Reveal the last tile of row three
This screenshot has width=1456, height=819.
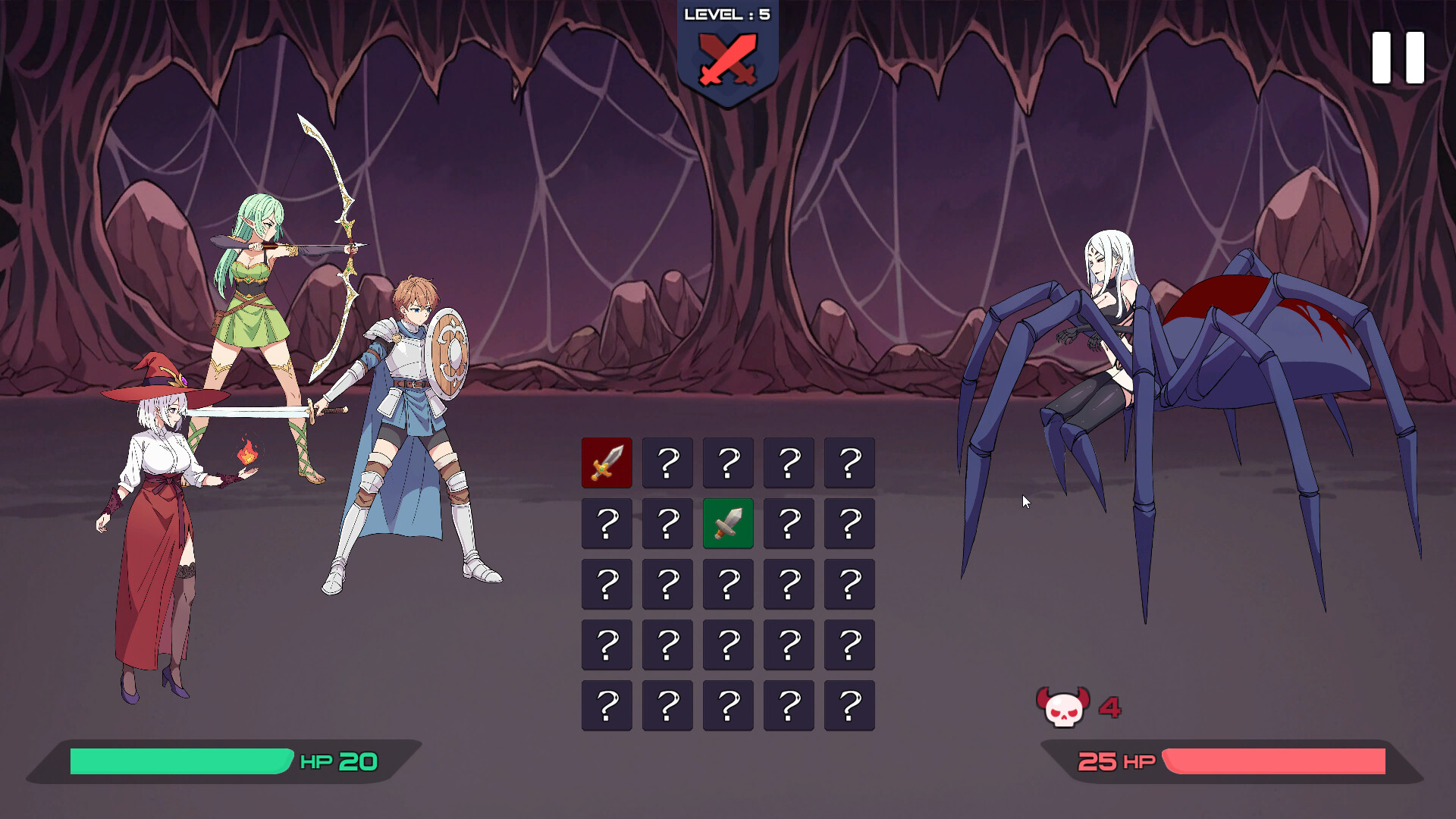tap(849, 584)
